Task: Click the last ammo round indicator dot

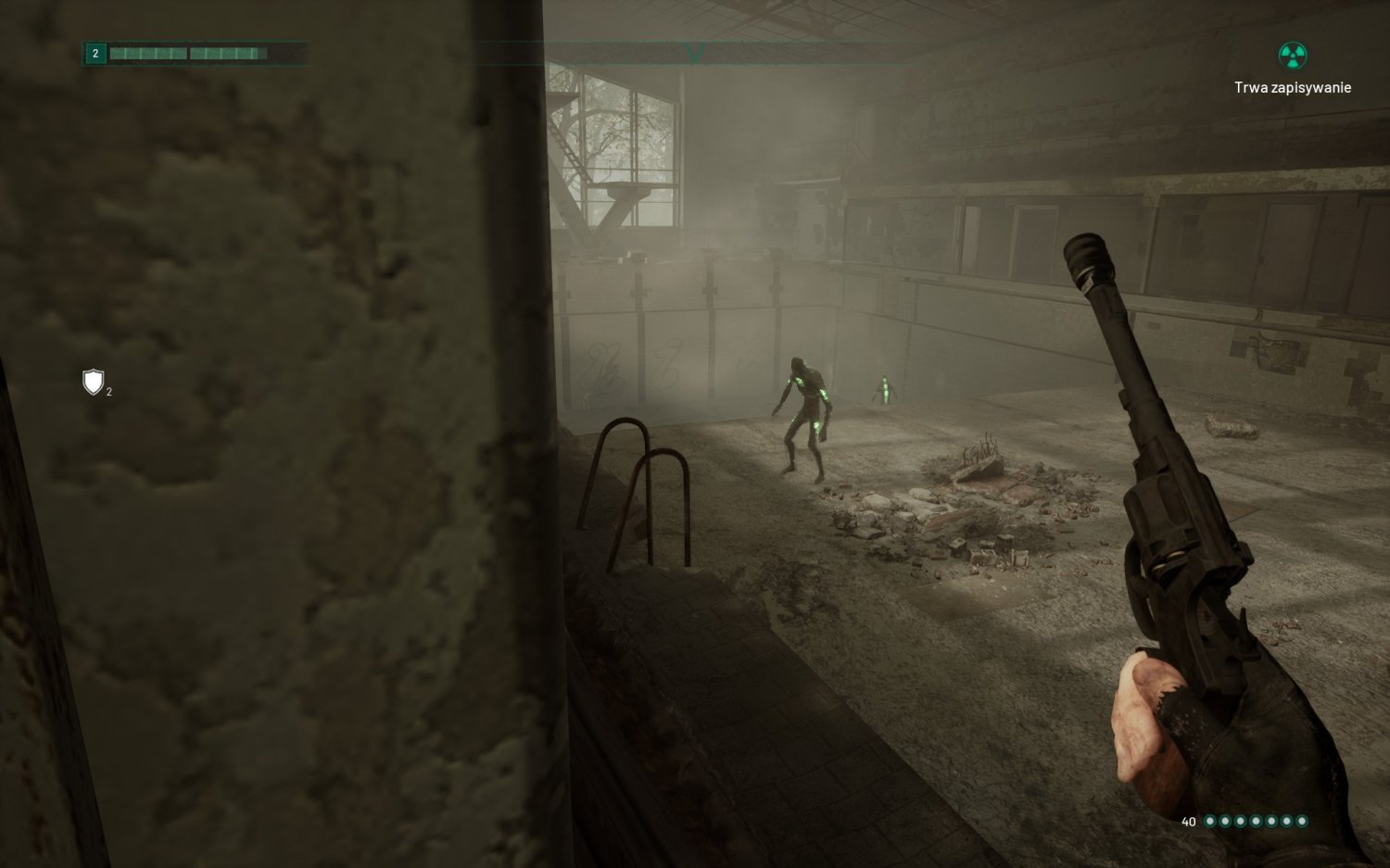Action: coord(1303,822)
